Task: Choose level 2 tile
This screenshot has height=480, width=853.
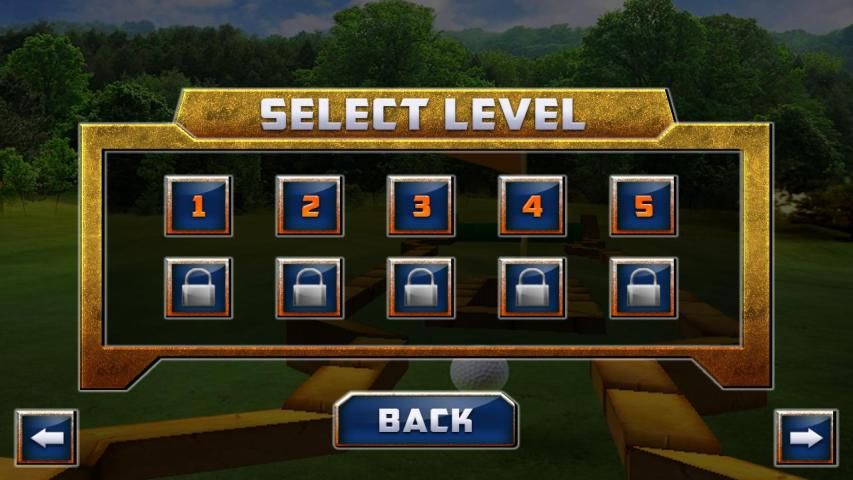Action: pyautogui.click(x=310, y=206)
